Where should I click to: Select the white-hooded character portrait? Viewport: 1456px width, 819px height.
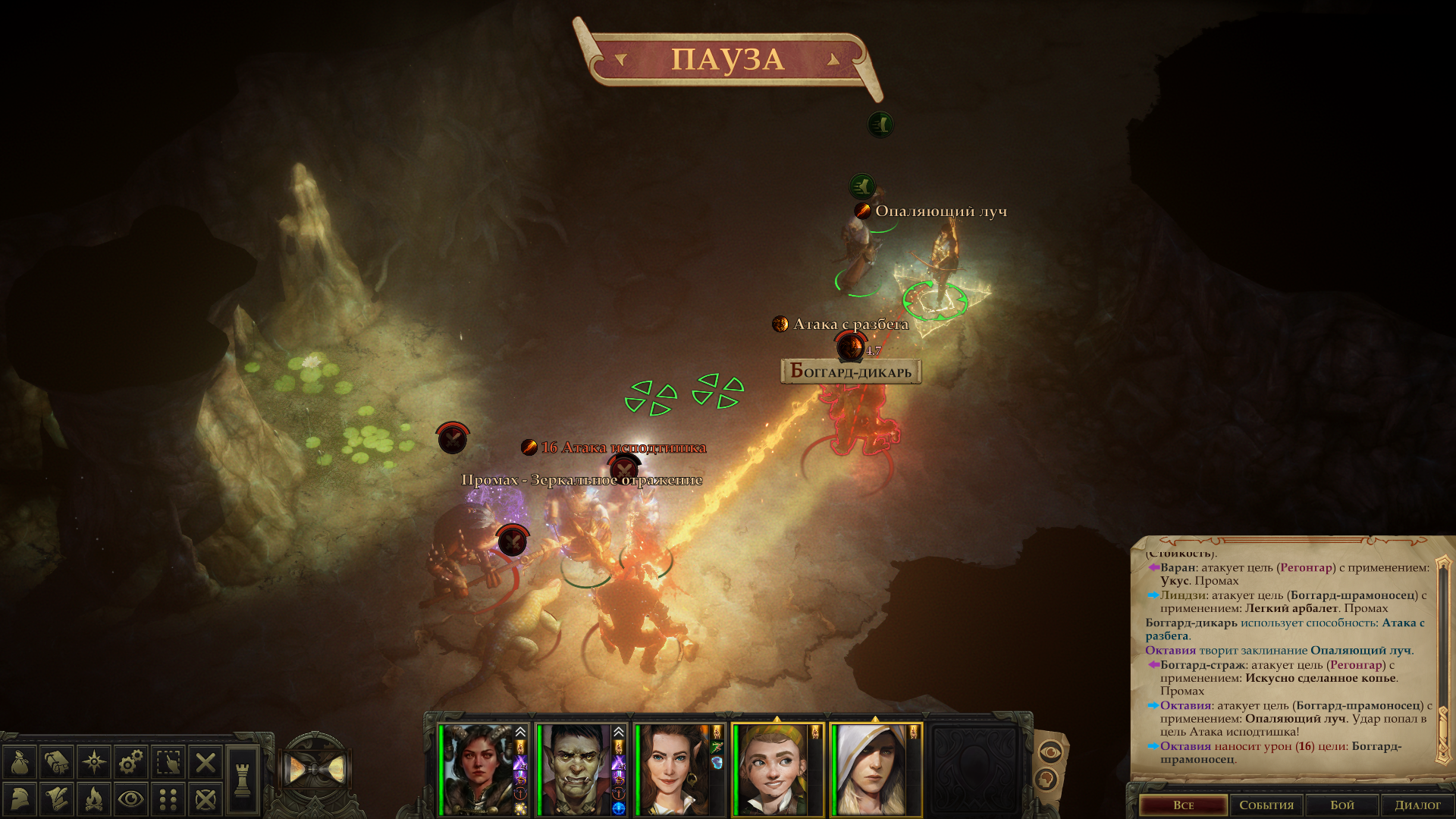click(871, 769)
